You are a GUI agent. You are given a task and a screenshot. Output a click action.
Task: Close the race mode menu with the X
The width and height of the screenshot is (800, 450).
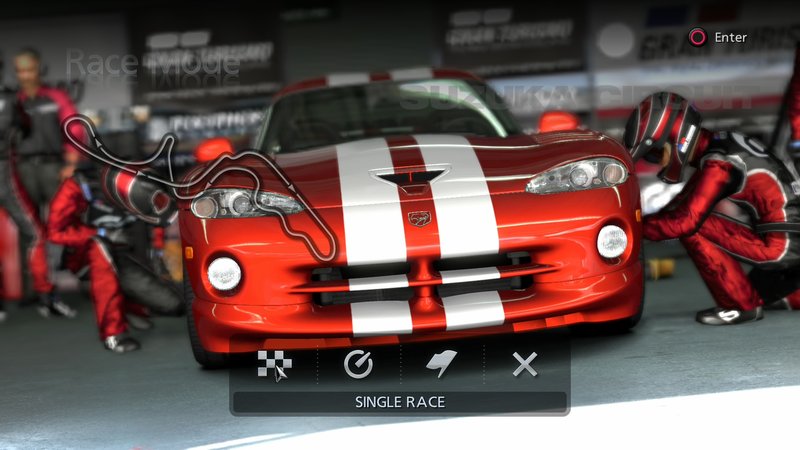click(x=525, y=364)
